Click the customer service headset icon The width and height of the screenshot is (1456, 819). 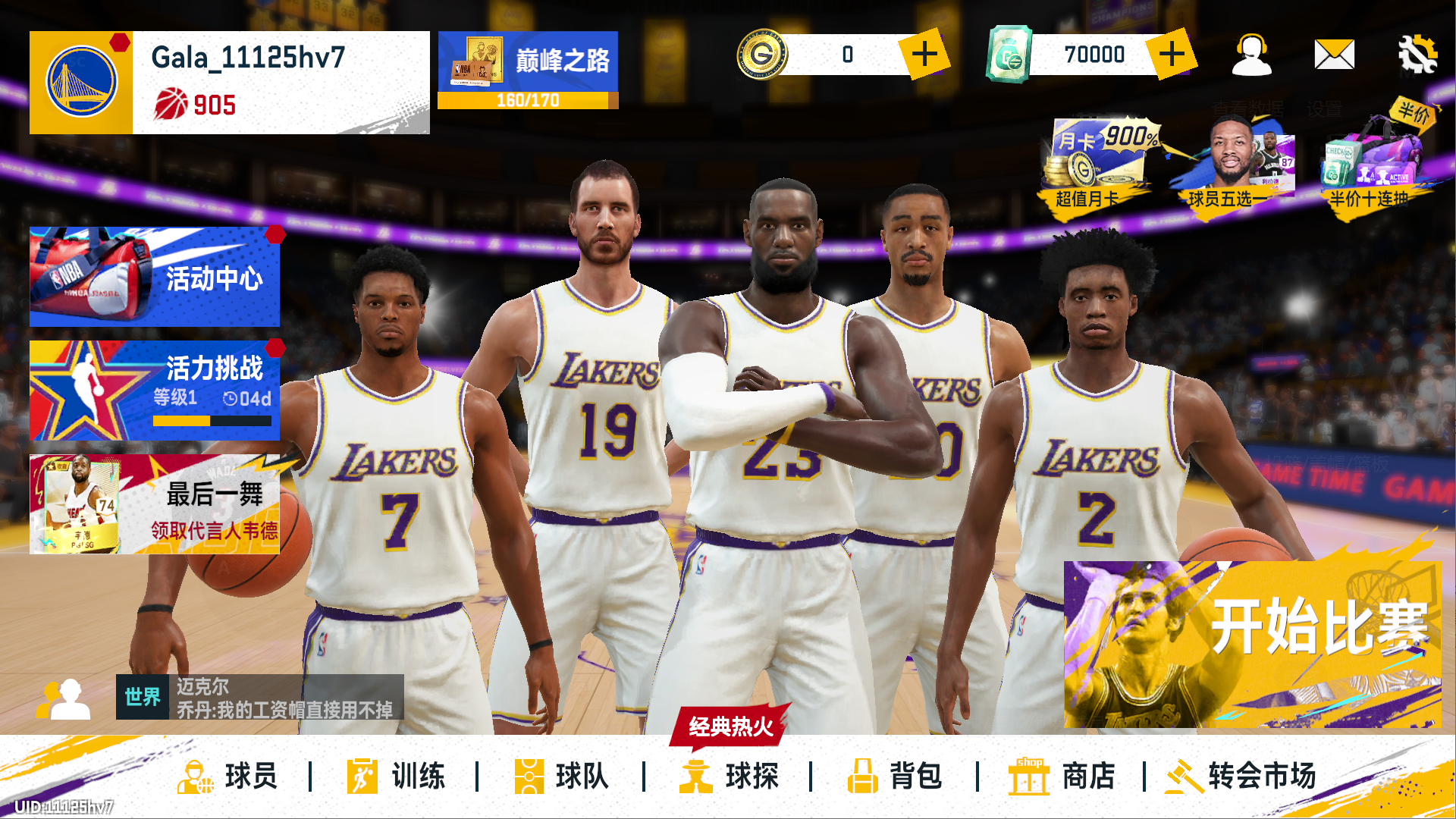point(1252,55)
